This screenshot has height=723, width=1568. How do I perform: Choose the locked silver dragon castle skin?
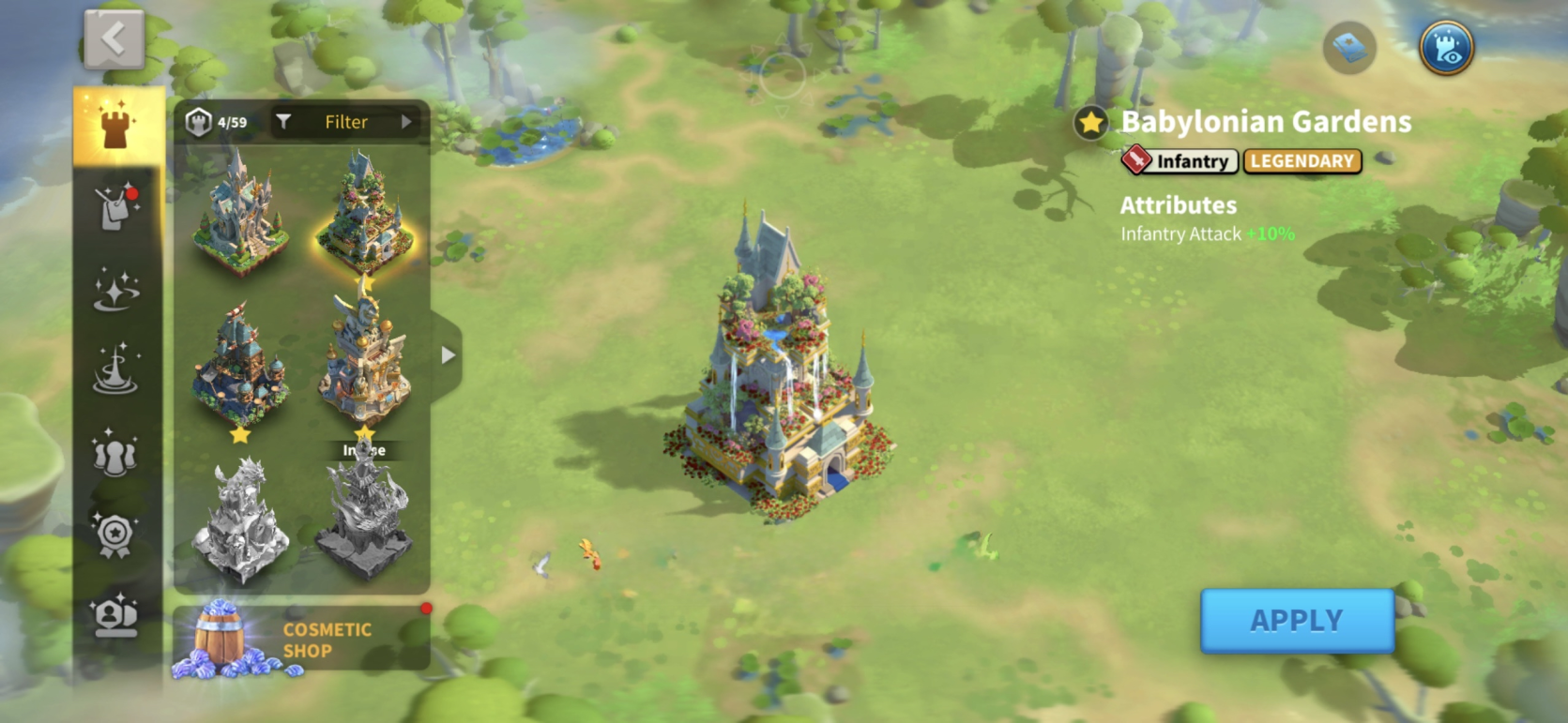[240, 519]
